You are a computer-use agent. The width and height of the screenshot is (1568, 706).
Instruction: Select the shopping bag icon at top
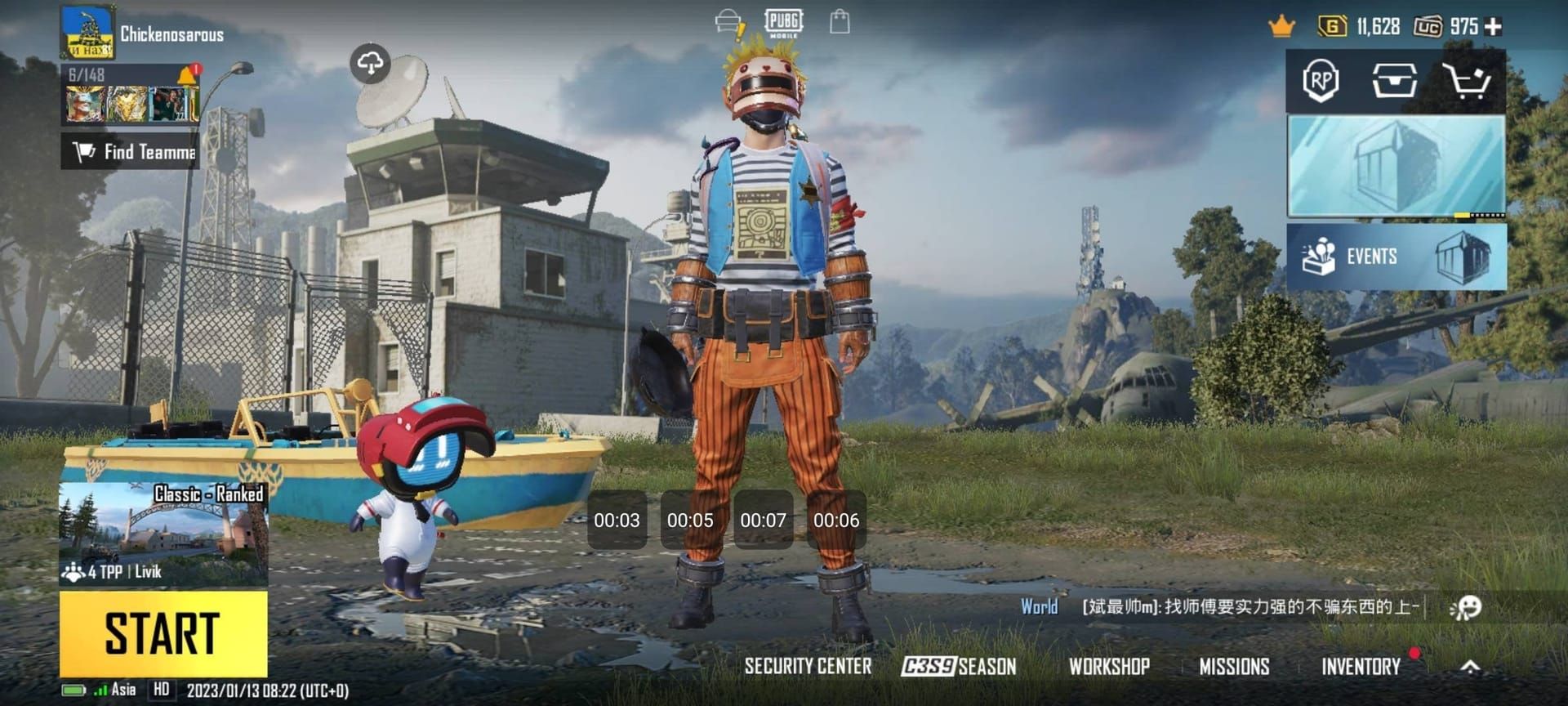tap(840, 22)
